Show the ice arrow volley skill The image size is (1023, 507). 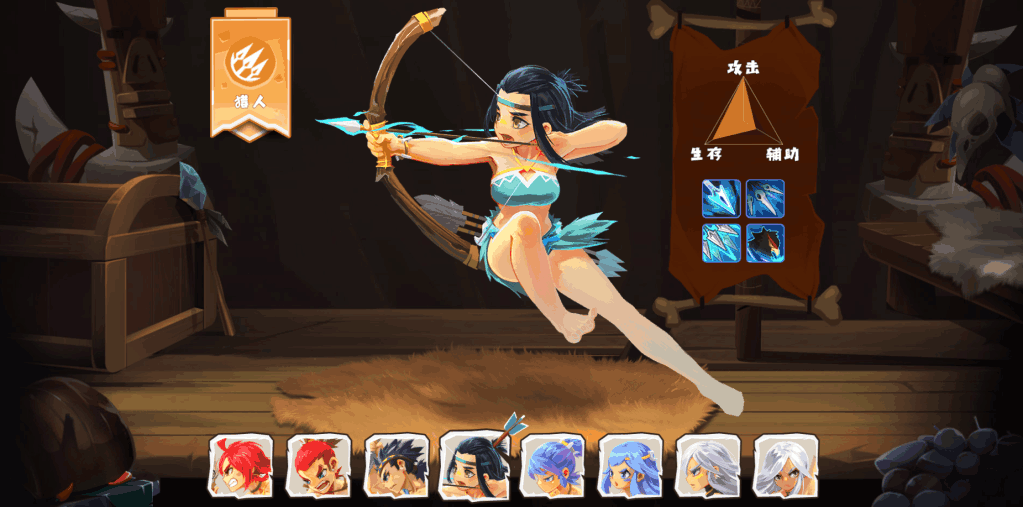pyautogui.click(x=721, y=243)
